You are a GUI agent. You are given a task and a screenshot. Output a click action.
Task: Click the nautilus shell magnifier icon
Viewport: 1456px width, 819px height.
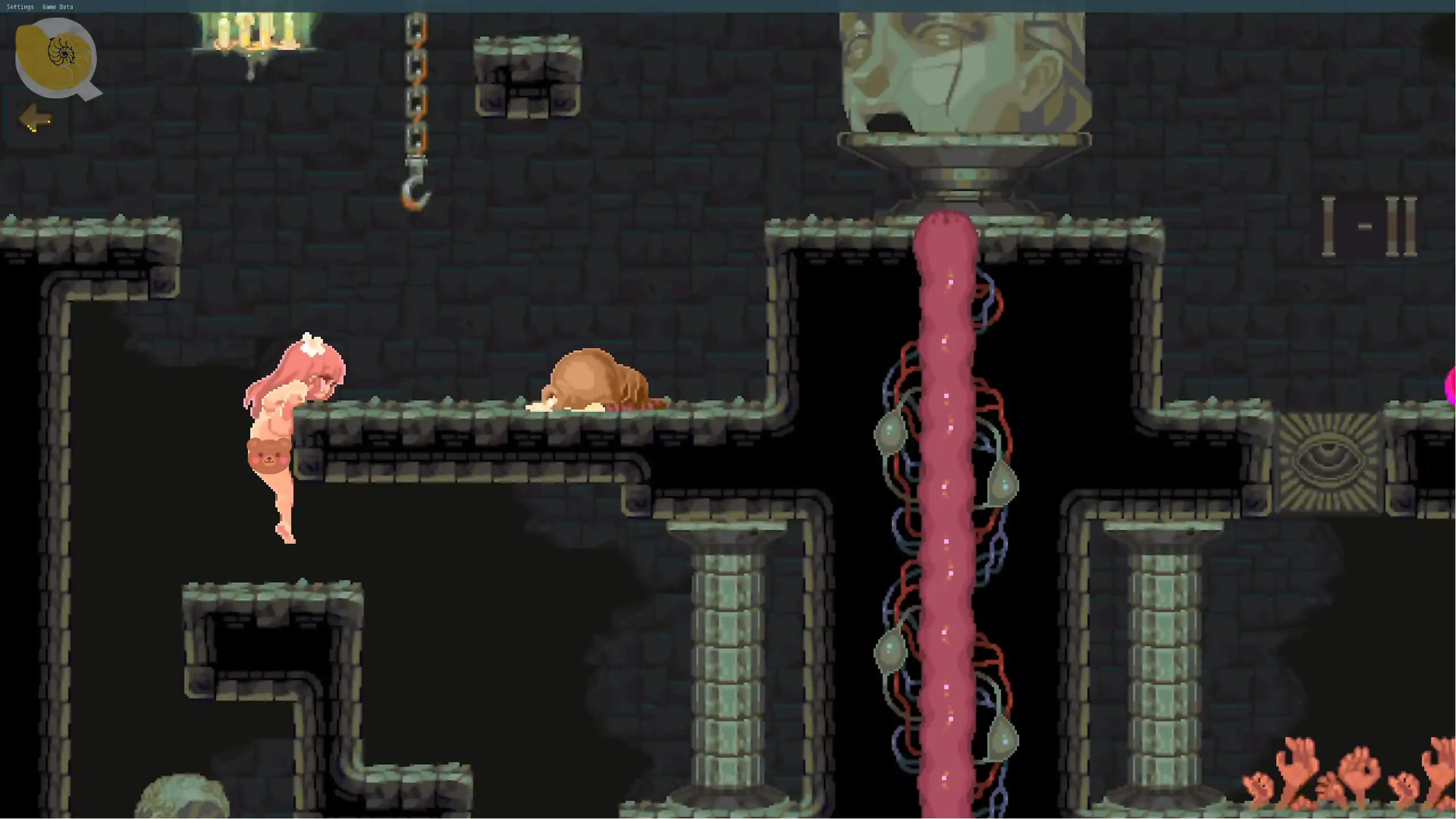point(56,57)
